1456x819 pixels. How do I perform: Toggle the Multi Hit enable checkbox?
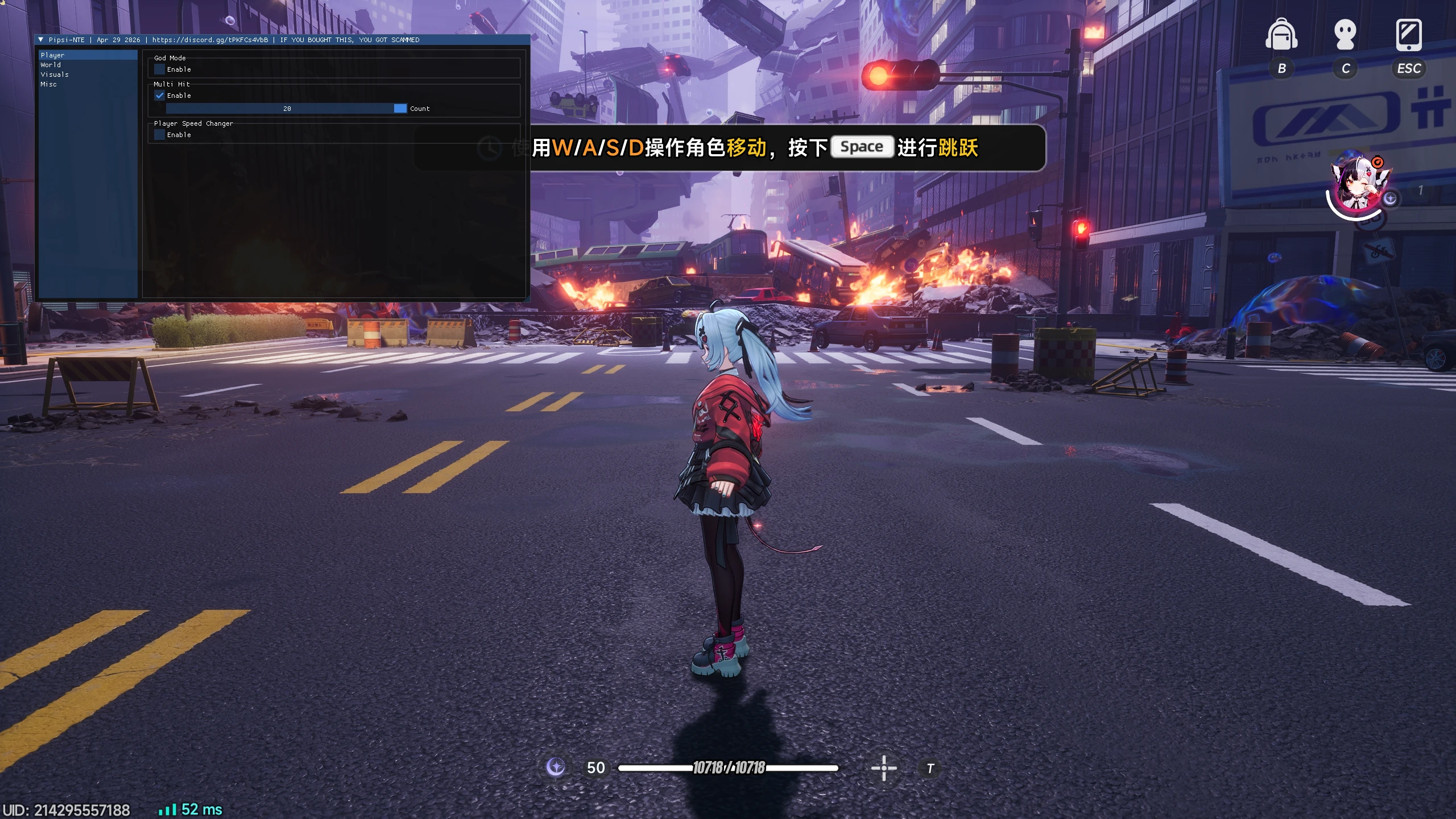[x=160, y=96]
